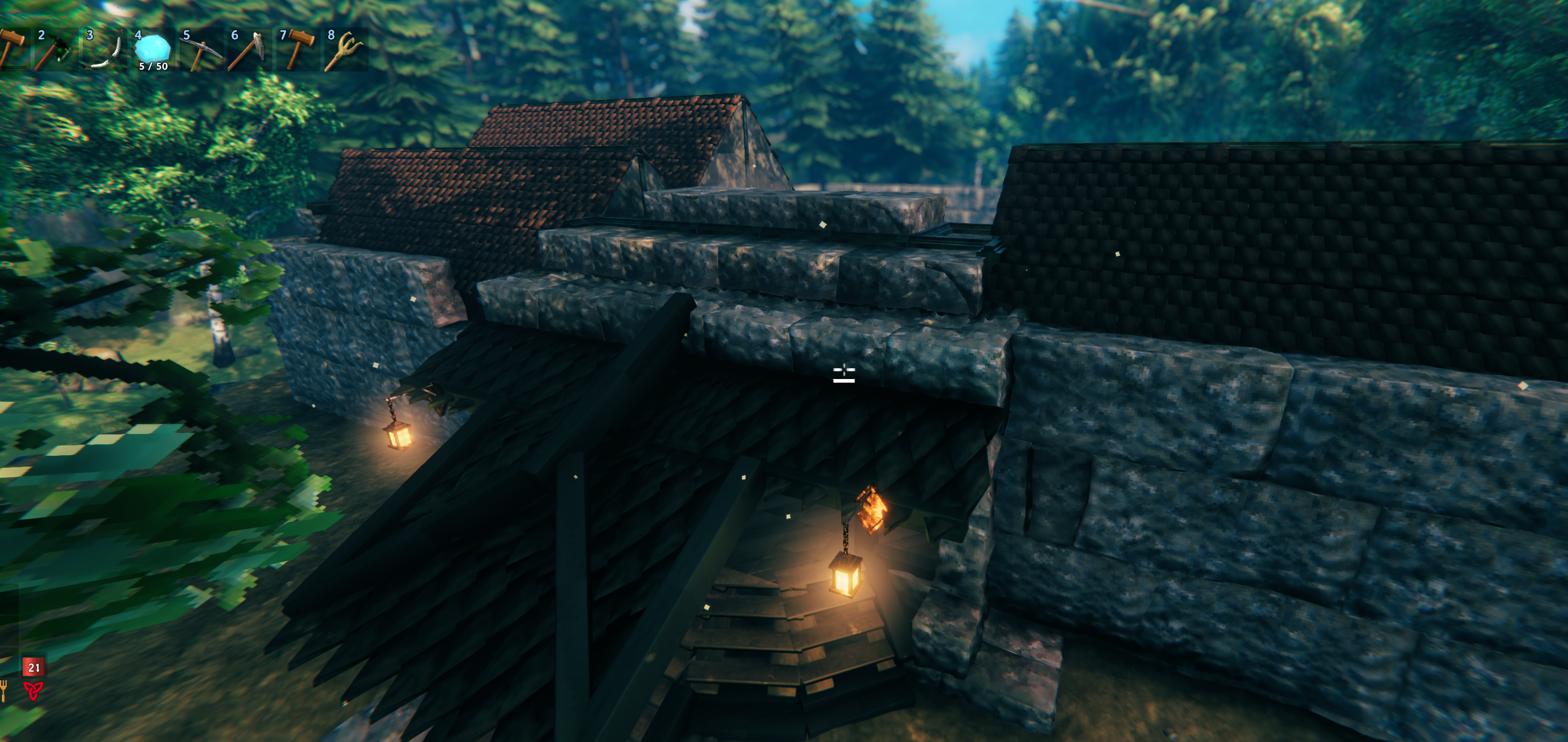Select the three-pronged cultivator in slot 8

click(x=345, y=50)
